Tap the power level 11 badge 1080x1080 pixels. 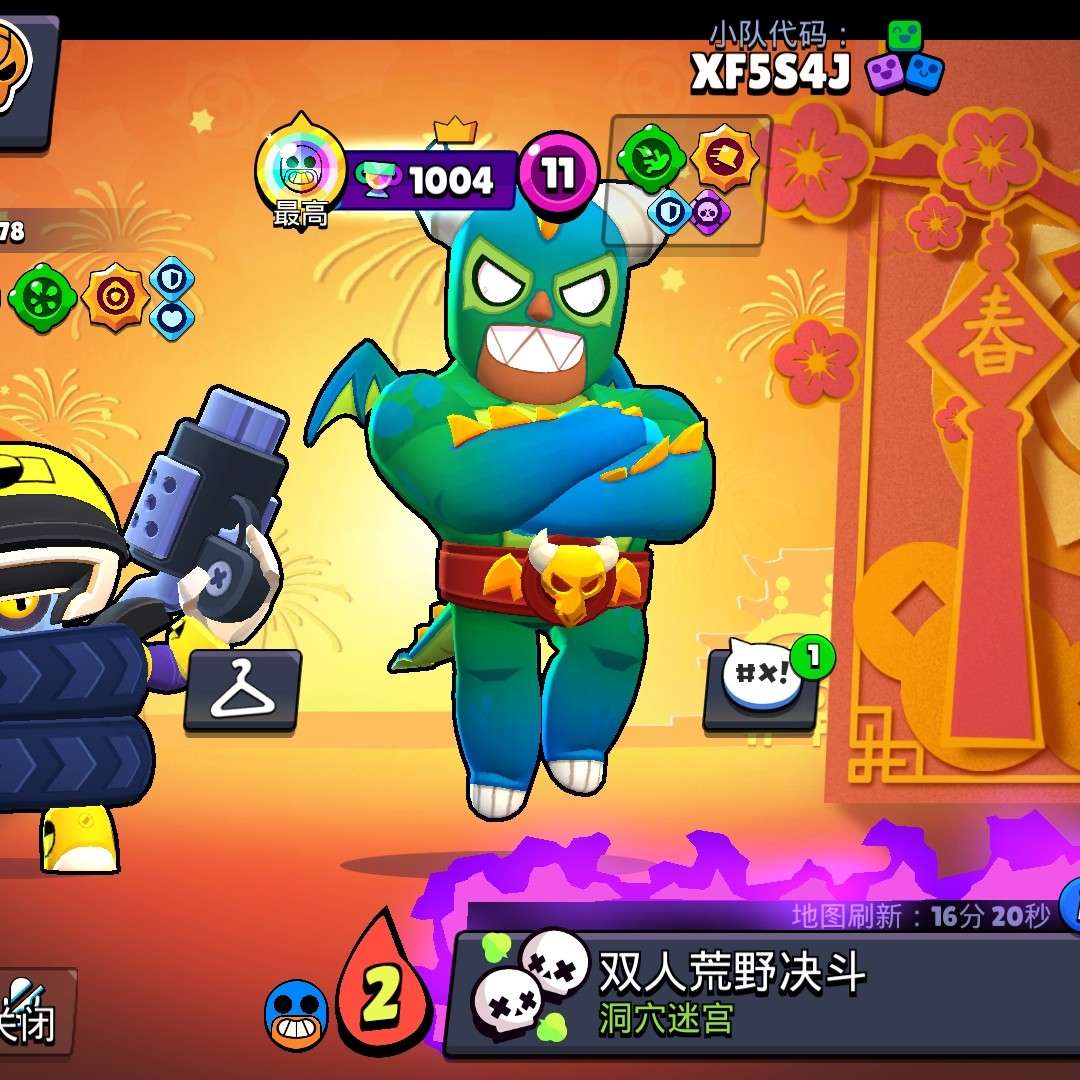(558, 175)
